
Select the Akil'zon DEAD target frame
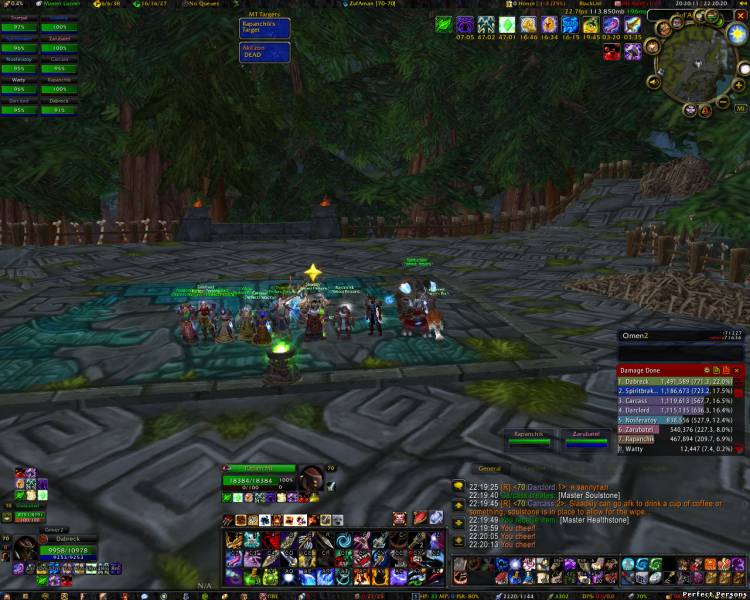point(265,52)
